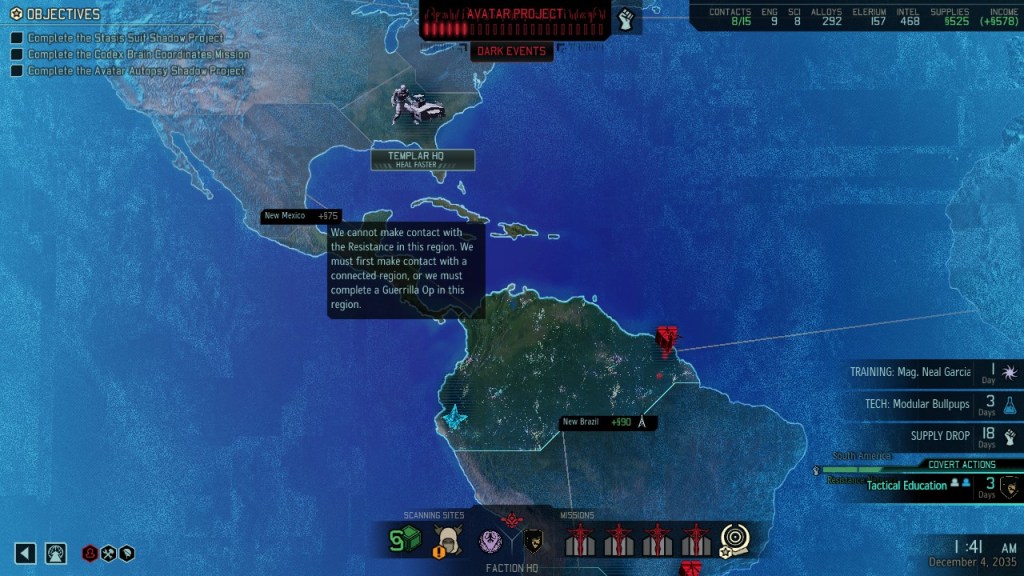This screenshot has height=576, width=1024.
Task: Open the red soldier hexagon icon
Action: (91, 553)
